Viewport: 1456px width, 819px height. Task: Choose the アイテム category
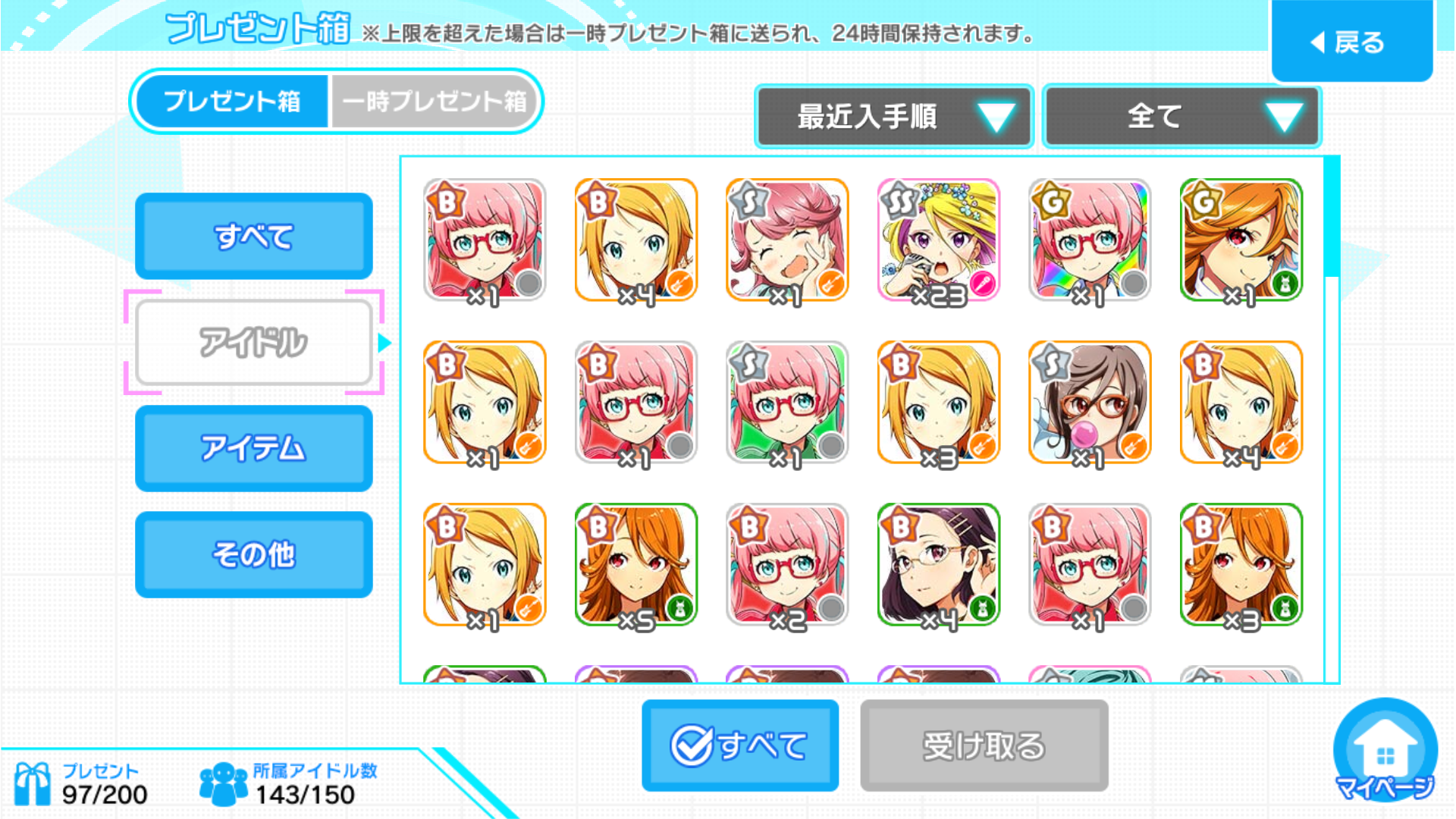(253, 448)
